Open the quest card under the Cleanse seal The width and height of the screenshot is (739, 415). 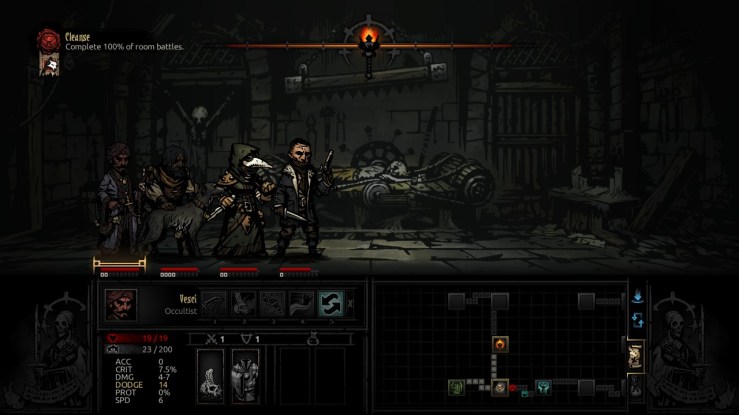click(46, 62)
